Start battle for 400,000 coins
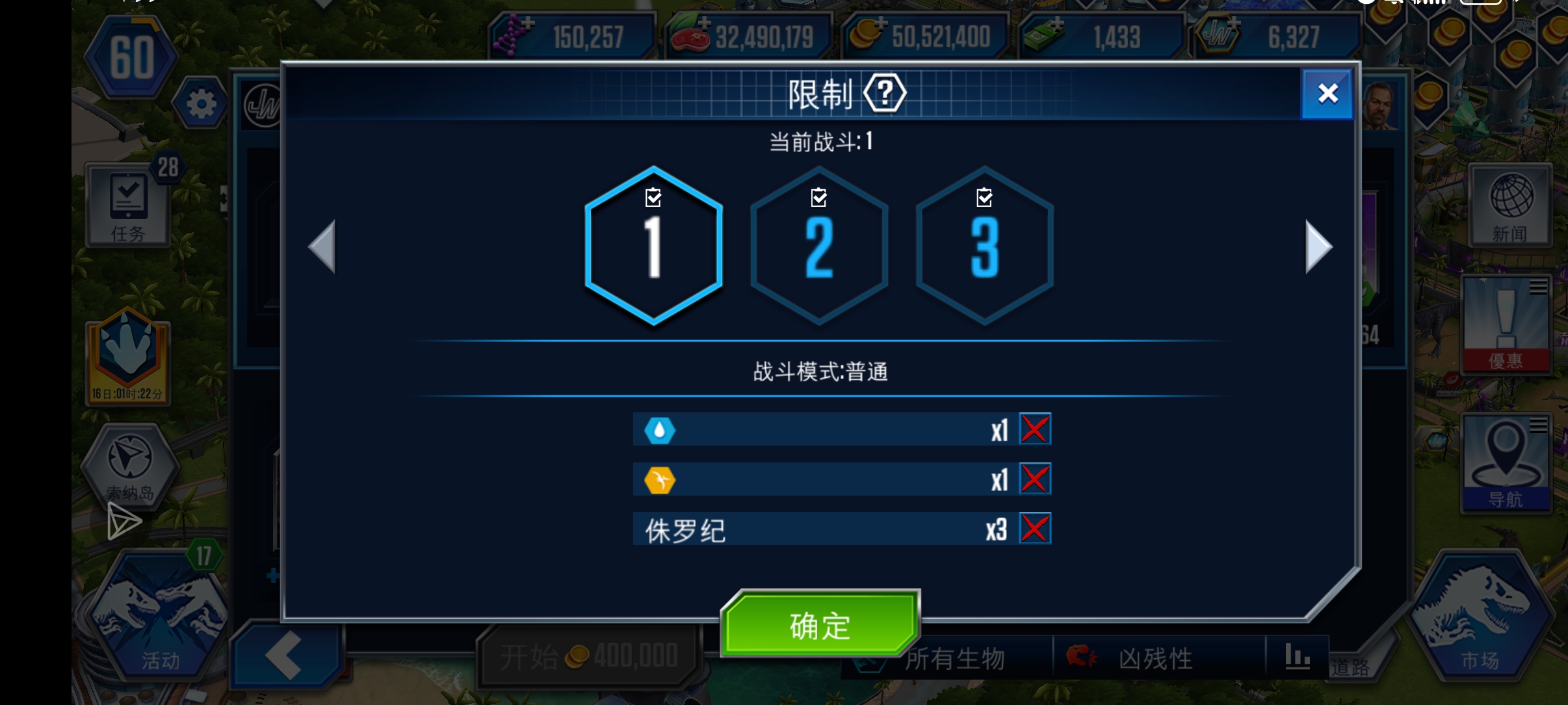Screen dimensions: 1568x705 (x=588, y=654)
